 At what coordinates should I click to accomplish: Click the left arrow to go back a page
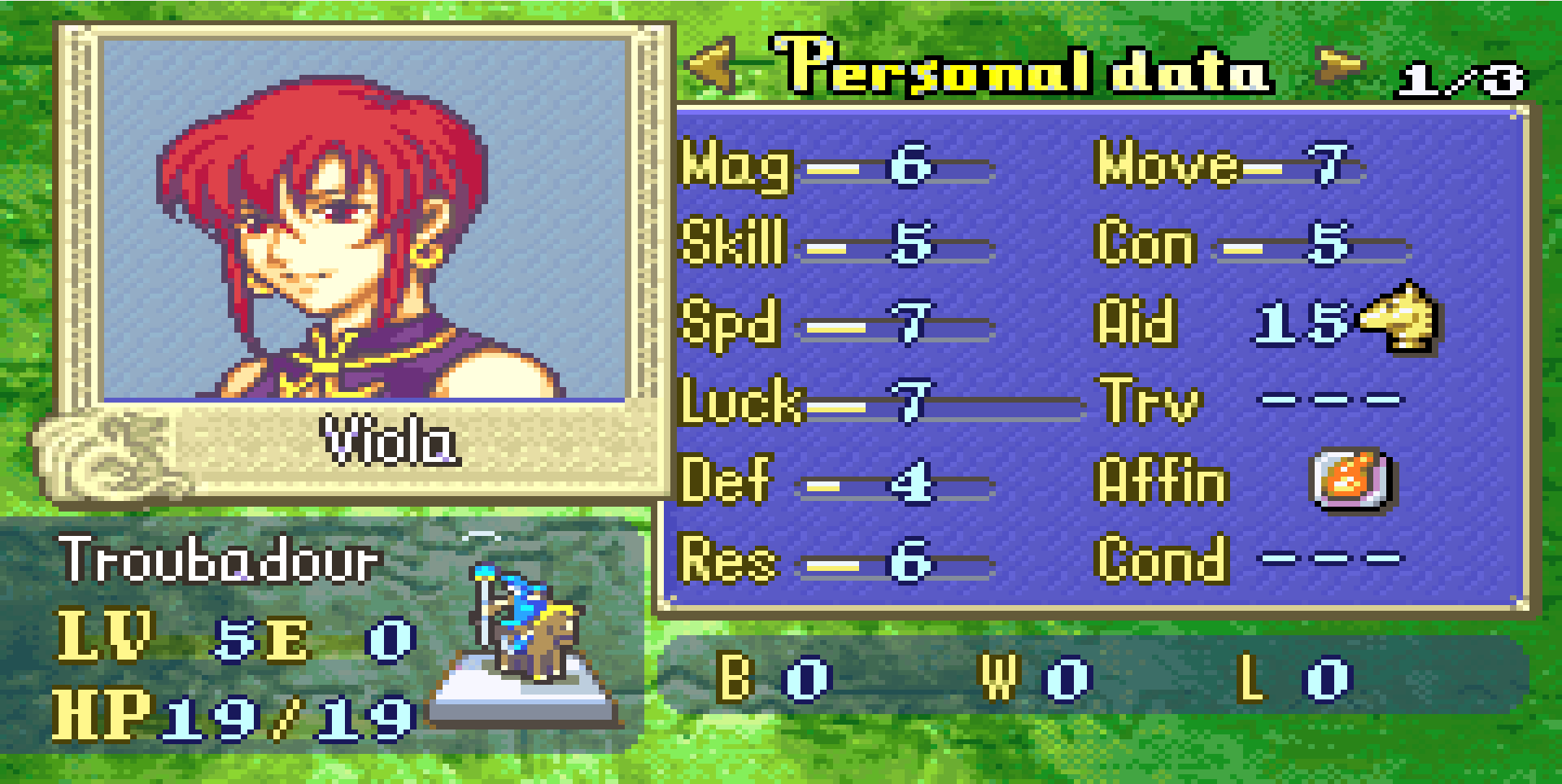712,69
